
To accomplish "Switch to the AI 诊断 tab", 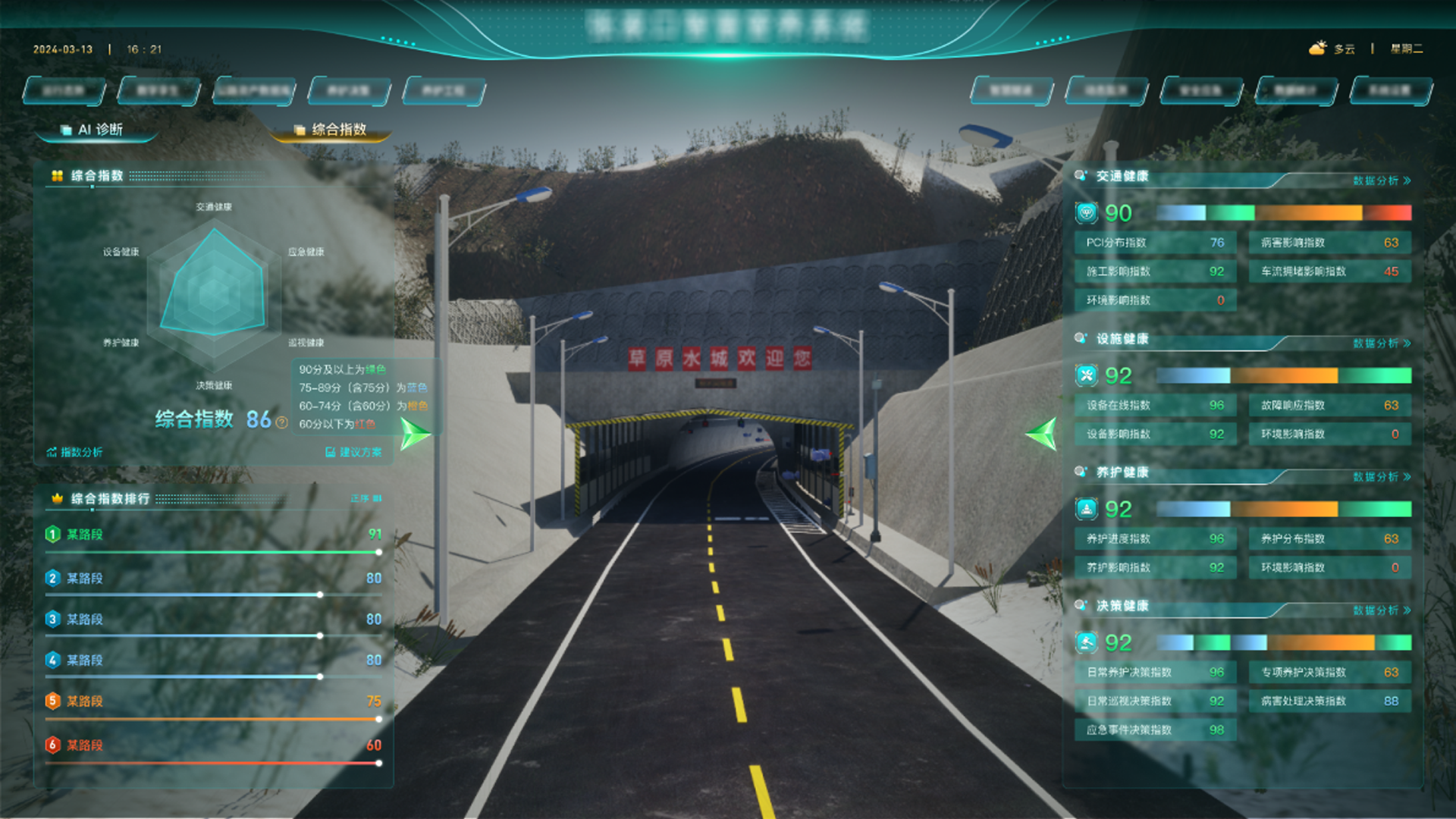I will coord(99,130).
